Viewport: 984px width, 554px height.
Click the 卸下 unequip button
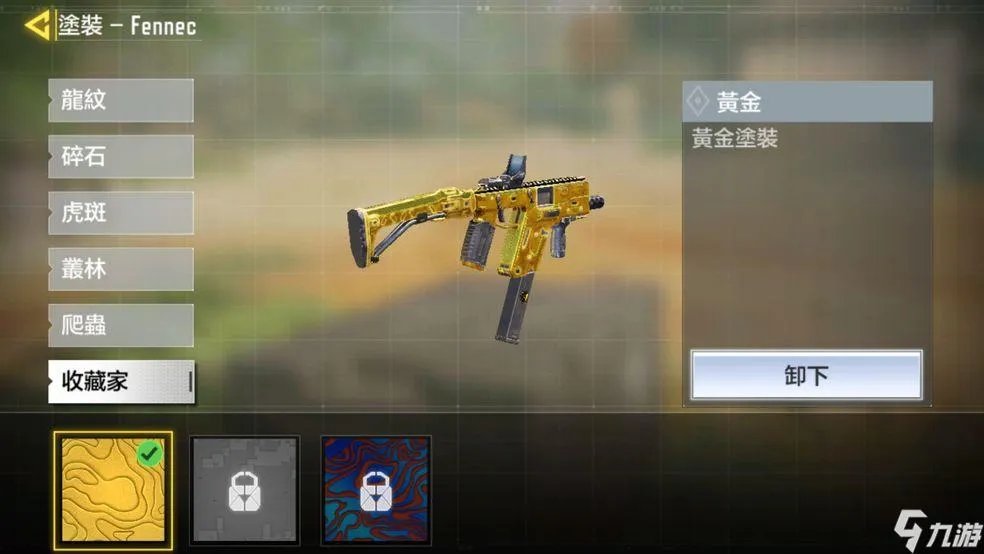[x=806, y=376]
